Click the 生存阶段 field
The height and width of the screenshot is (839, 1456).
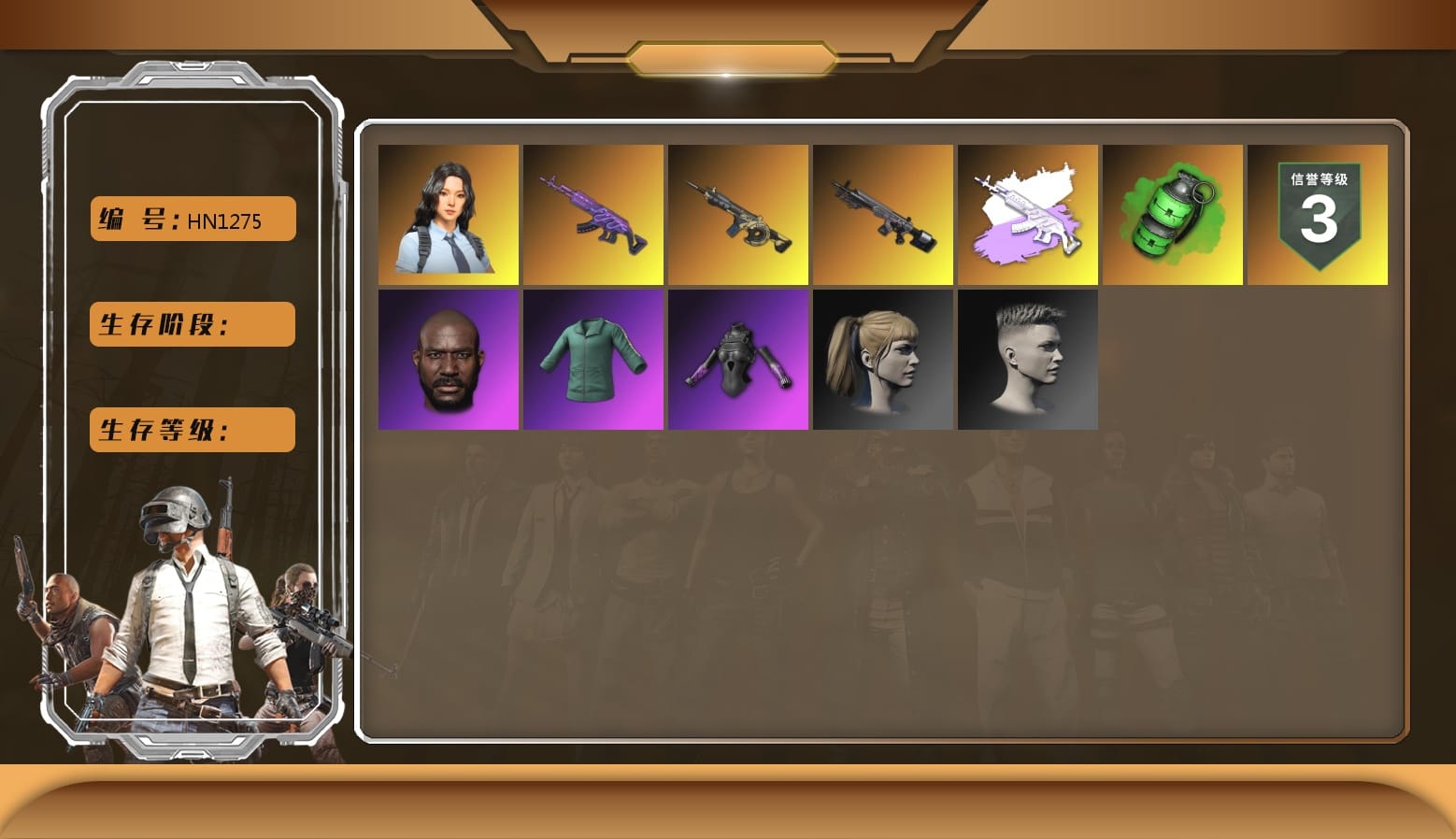pos(192,324)
